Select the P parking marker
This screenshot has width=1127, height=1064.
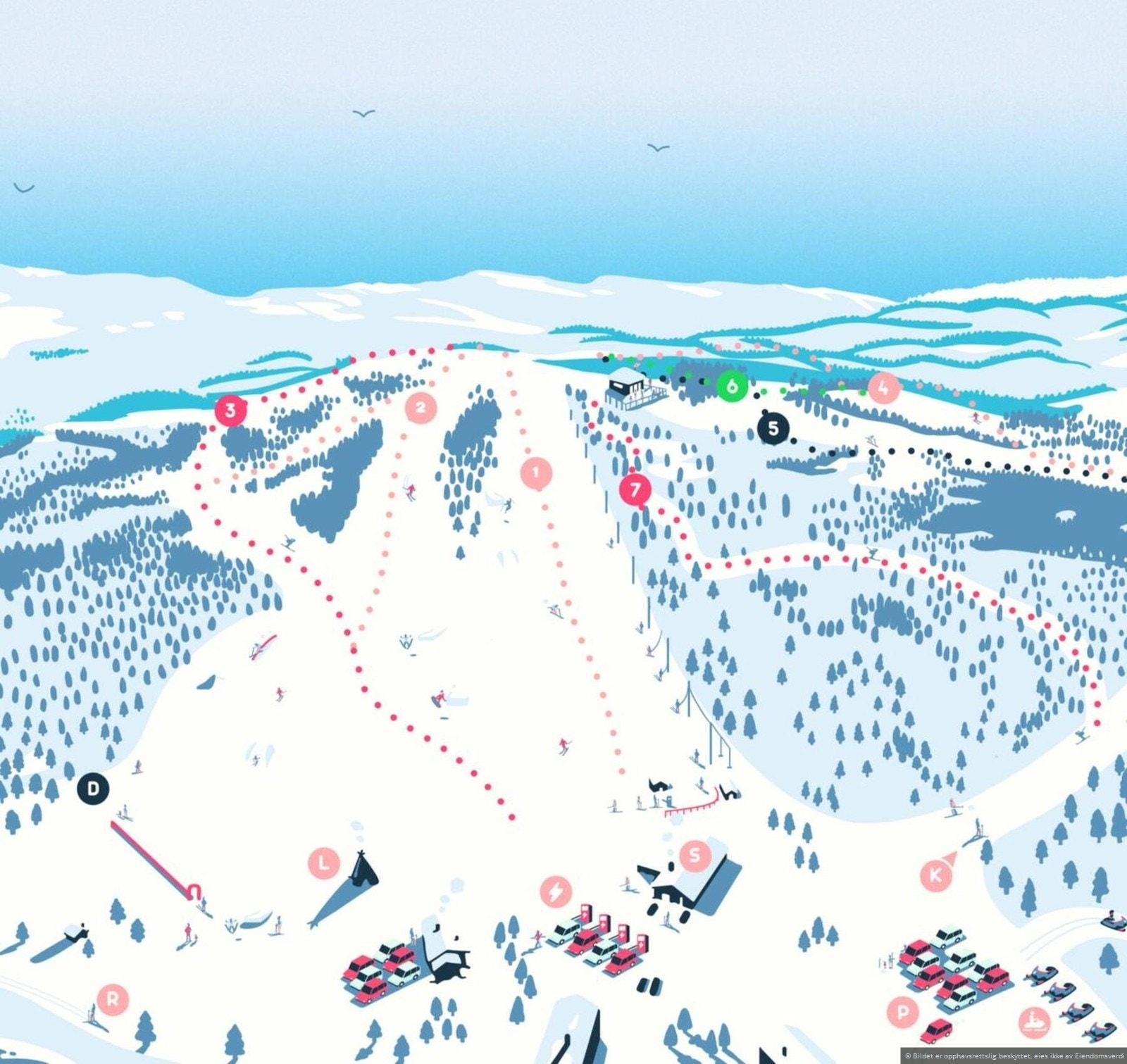(903, 1012)
